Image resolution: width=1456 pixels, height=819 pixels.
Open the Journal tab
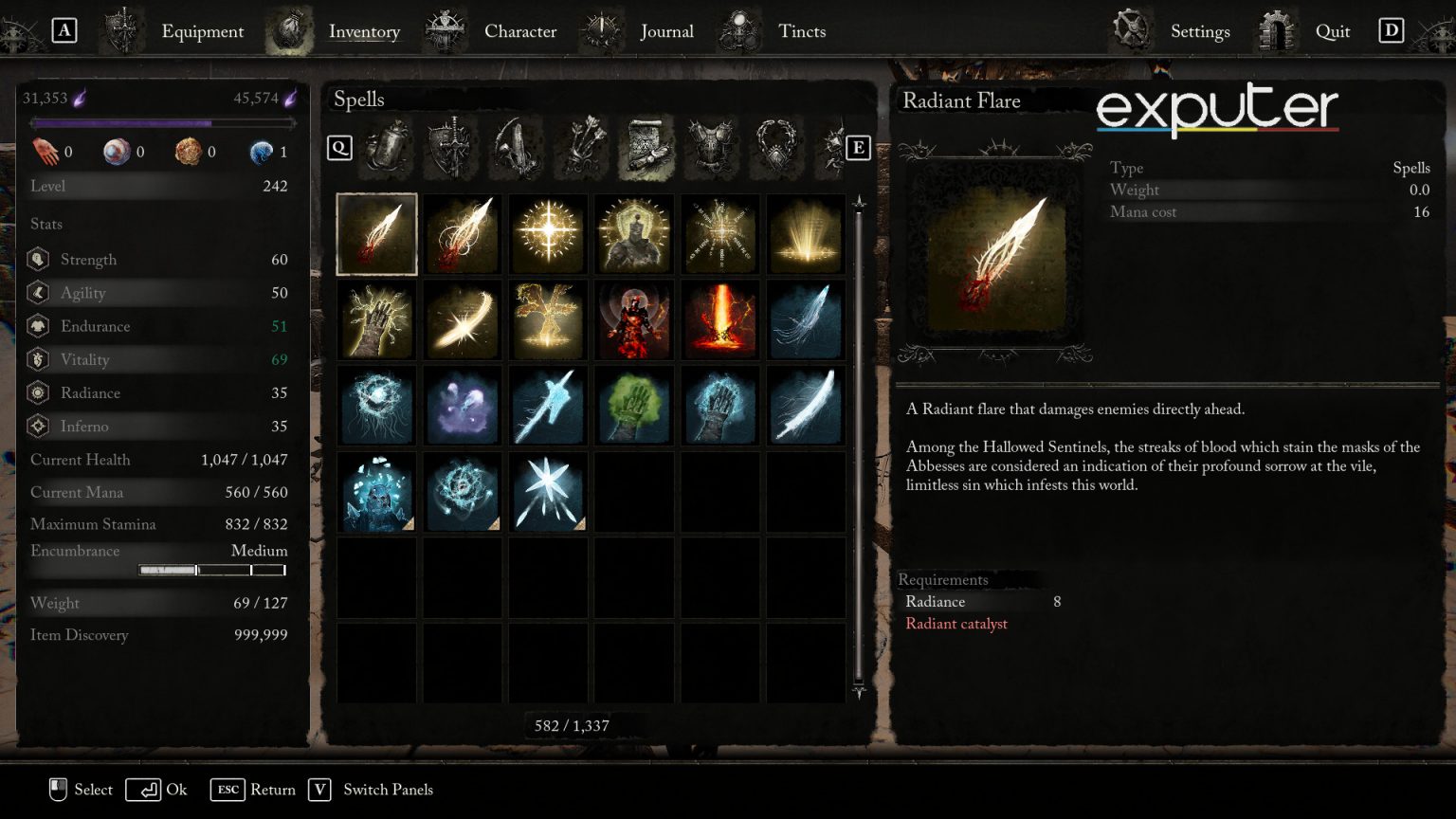click(x=666, y=31)
